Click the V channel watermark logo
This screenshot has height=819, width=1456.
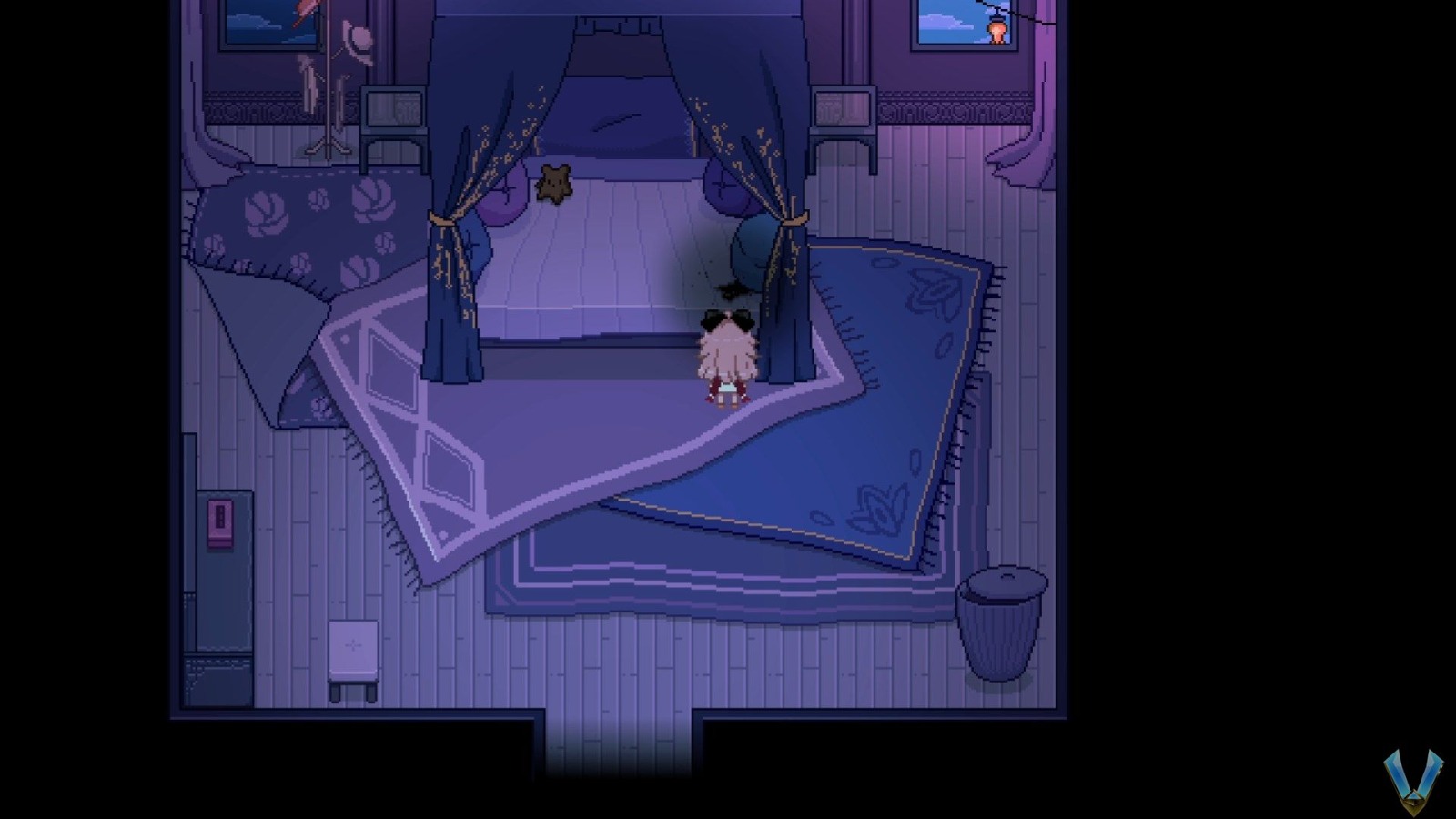point(1413,780)
